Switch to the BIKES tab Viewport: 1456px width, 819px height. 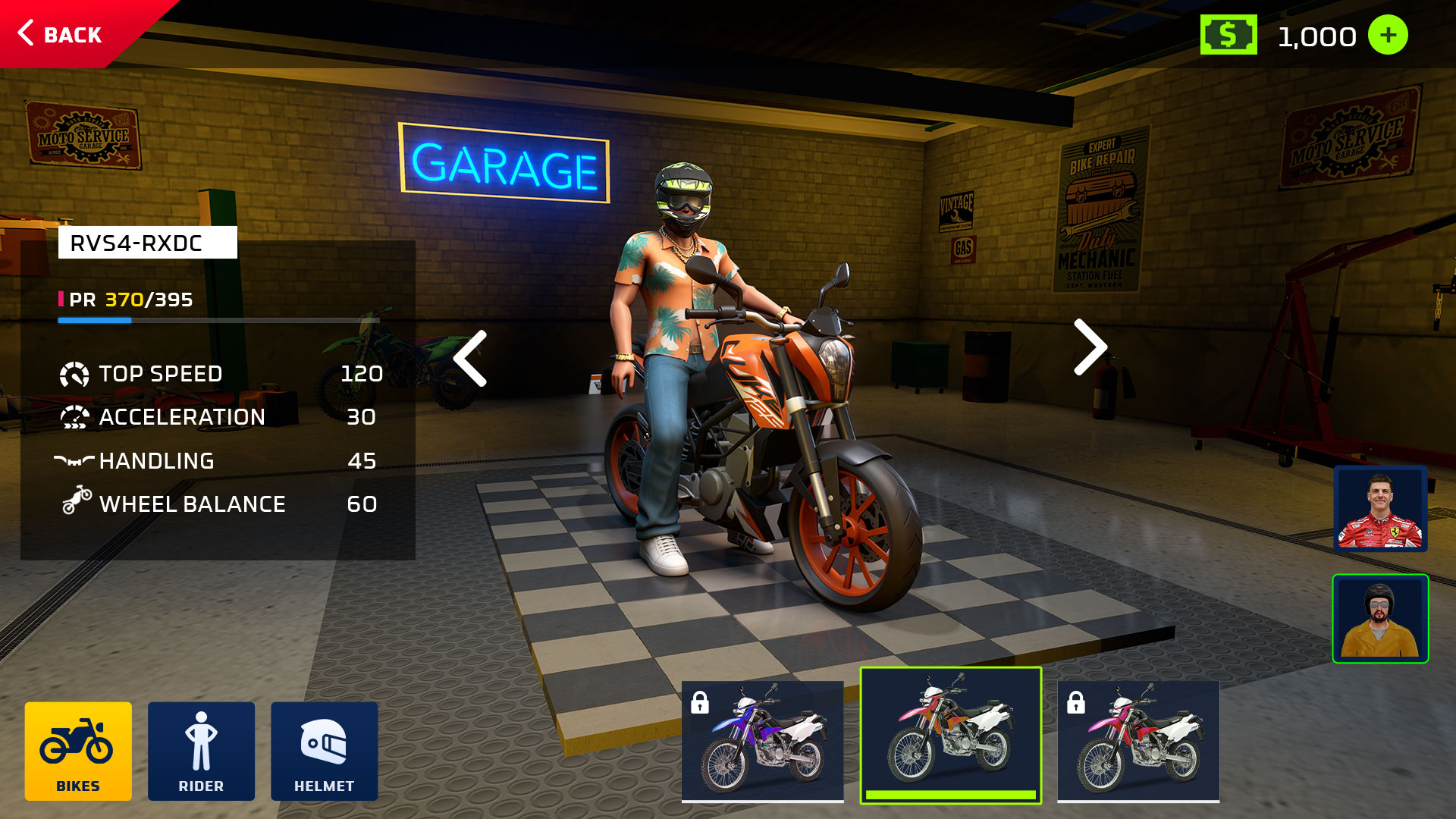click(x=78, y=751)
